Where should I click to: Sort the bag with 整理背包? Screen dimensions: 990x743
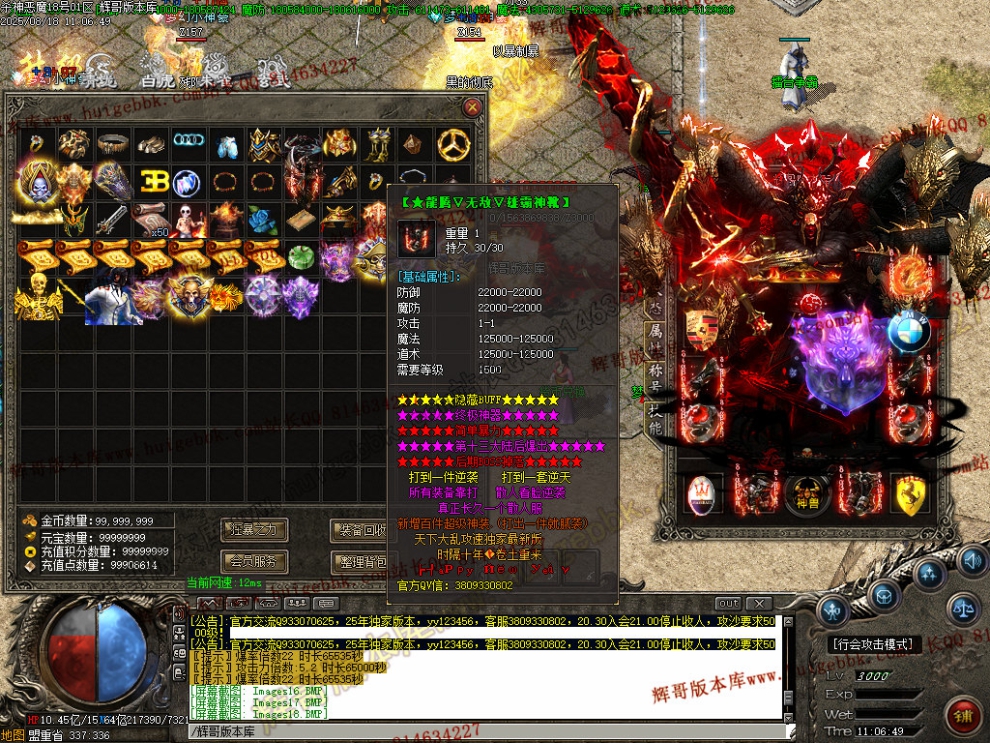tap(360, 562)
